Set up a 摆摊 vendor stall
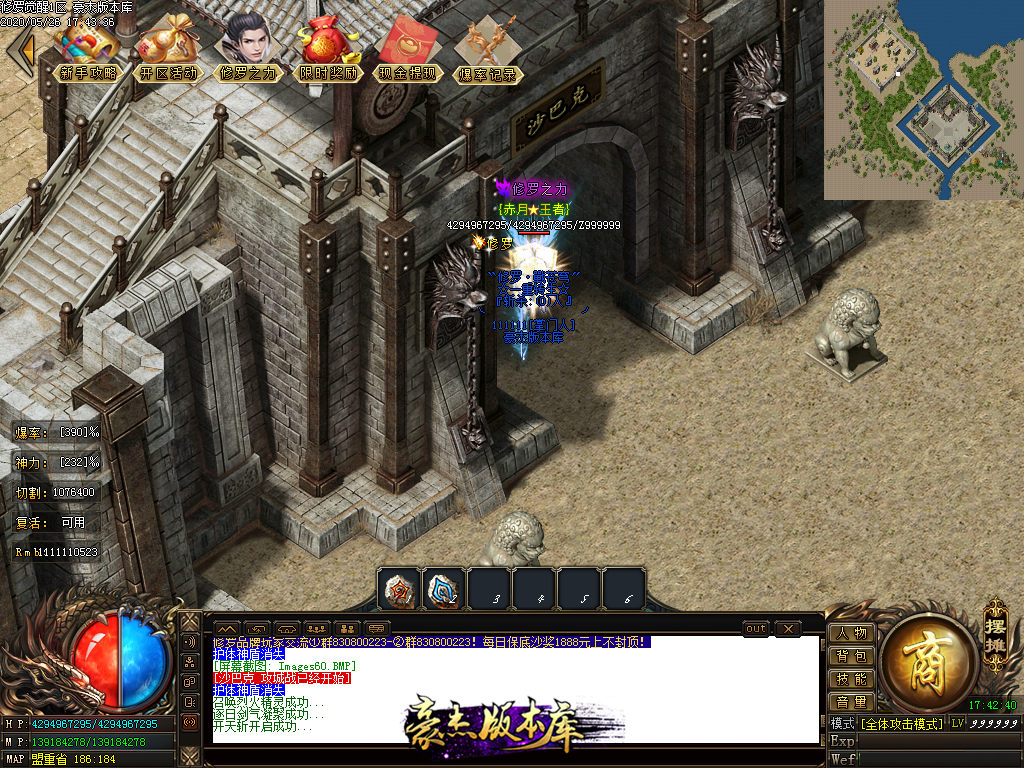The width and height of the screenshot is (1024, 768). (994, 626)
